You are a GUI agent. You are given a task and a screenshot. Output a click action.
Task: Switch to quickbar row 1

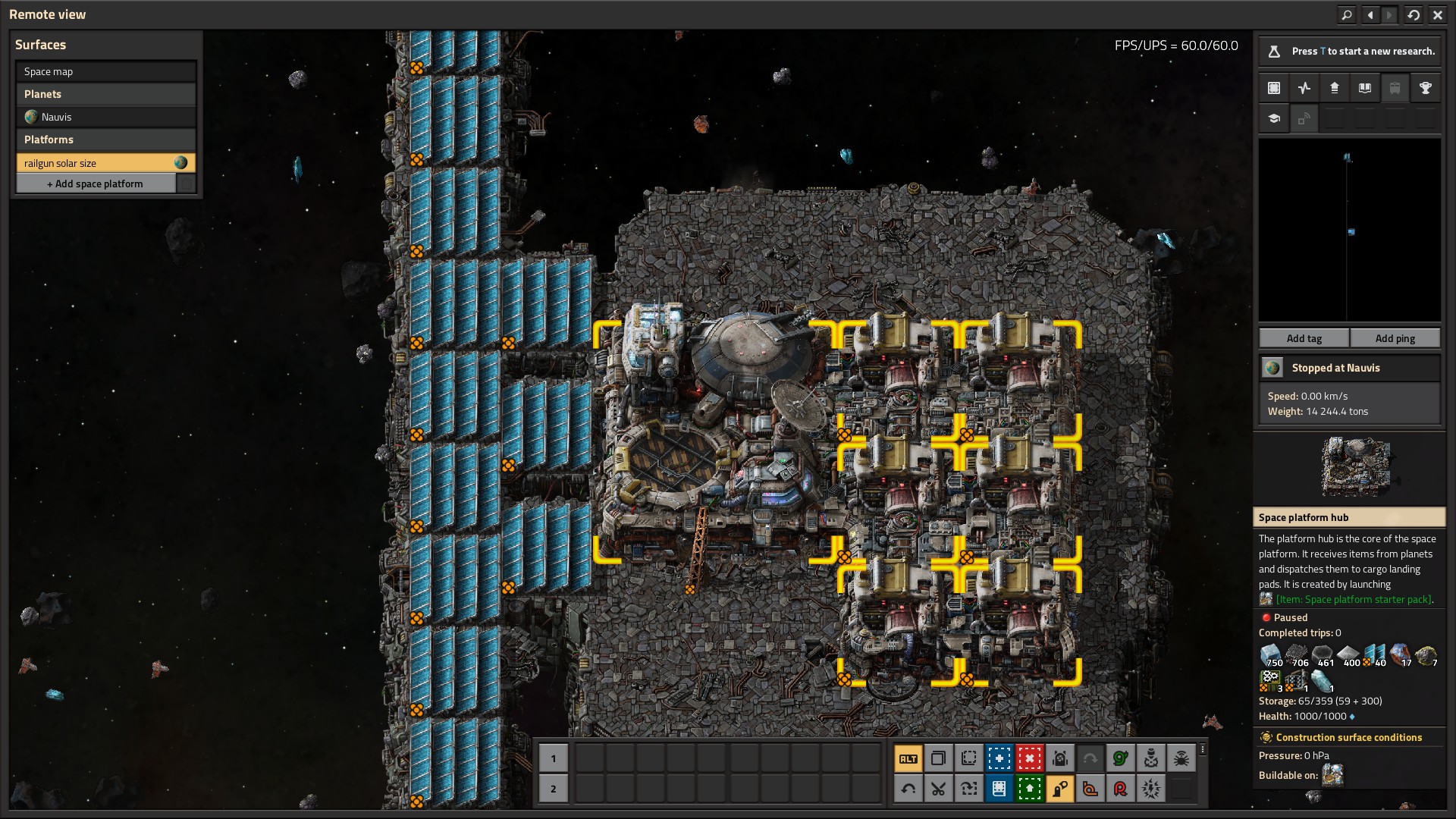point(553,758)
